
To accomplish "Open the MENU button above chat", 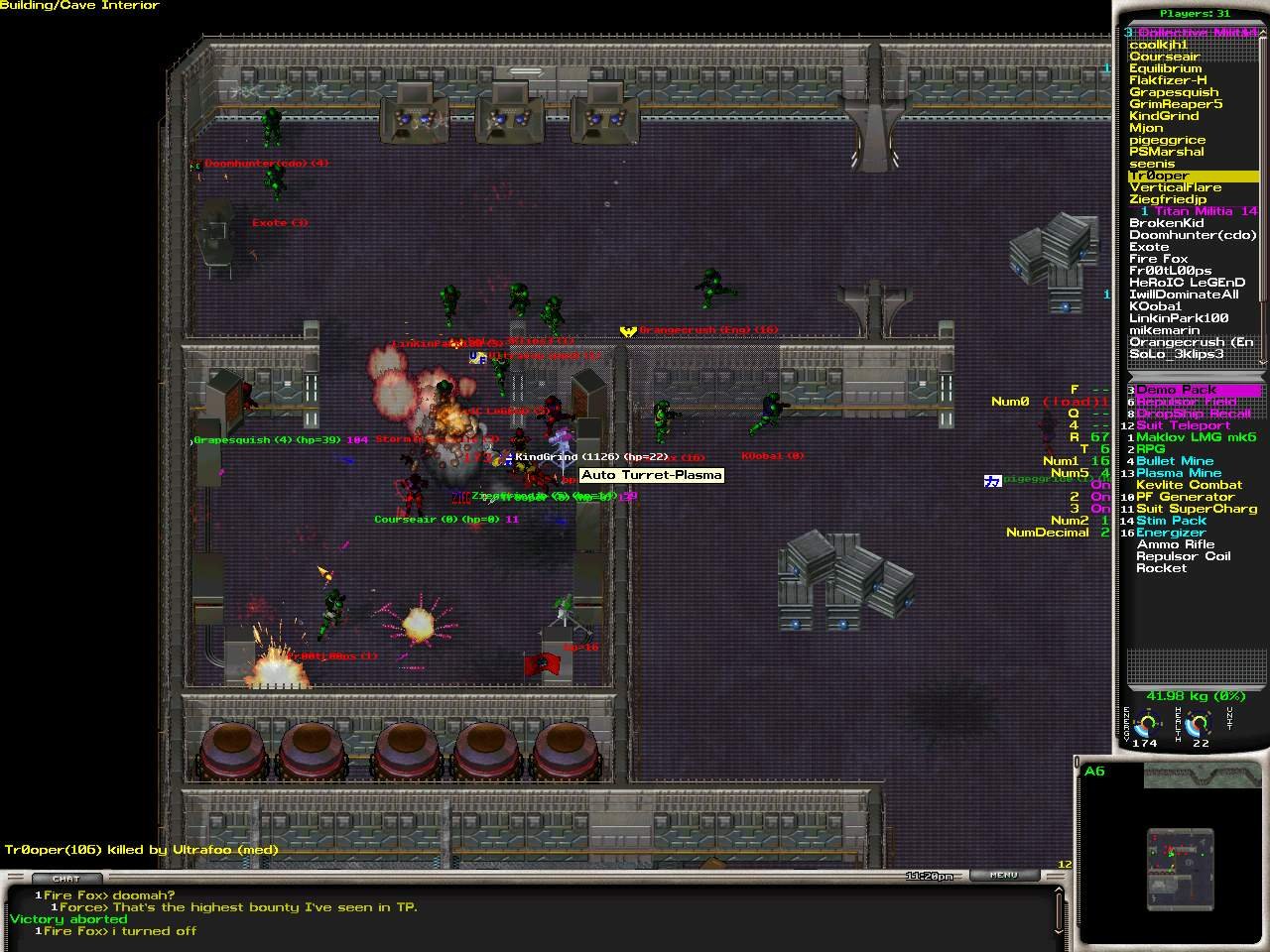I will 1003,875.
